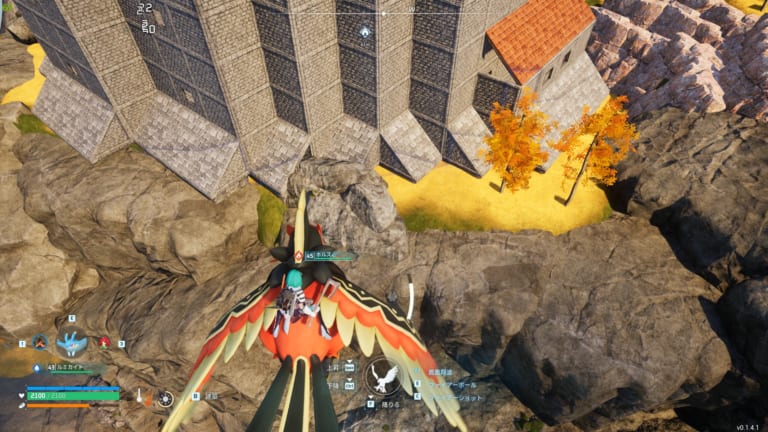Select the blue active pal portrait
Image resolution: width=768 pixels, height=432 pixels.
71,344
